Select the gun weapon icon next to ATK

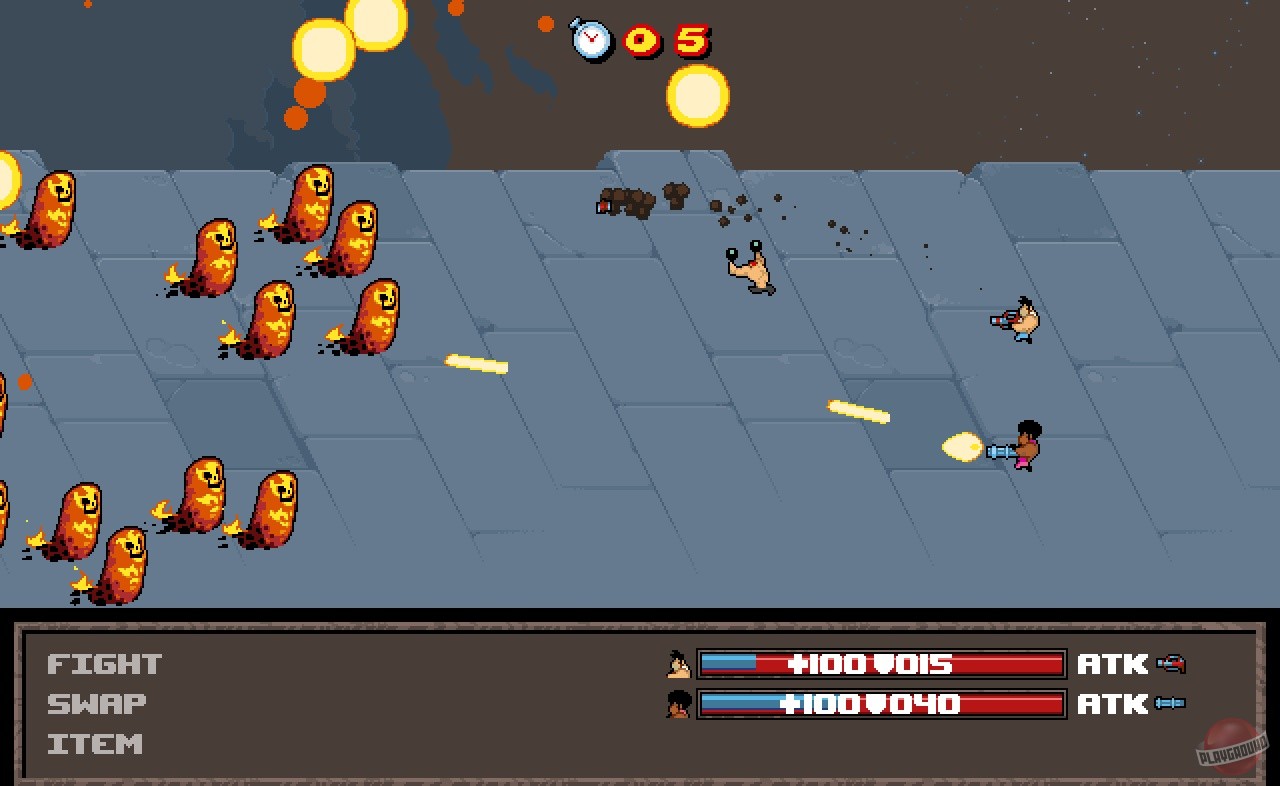click(1172, 662)
